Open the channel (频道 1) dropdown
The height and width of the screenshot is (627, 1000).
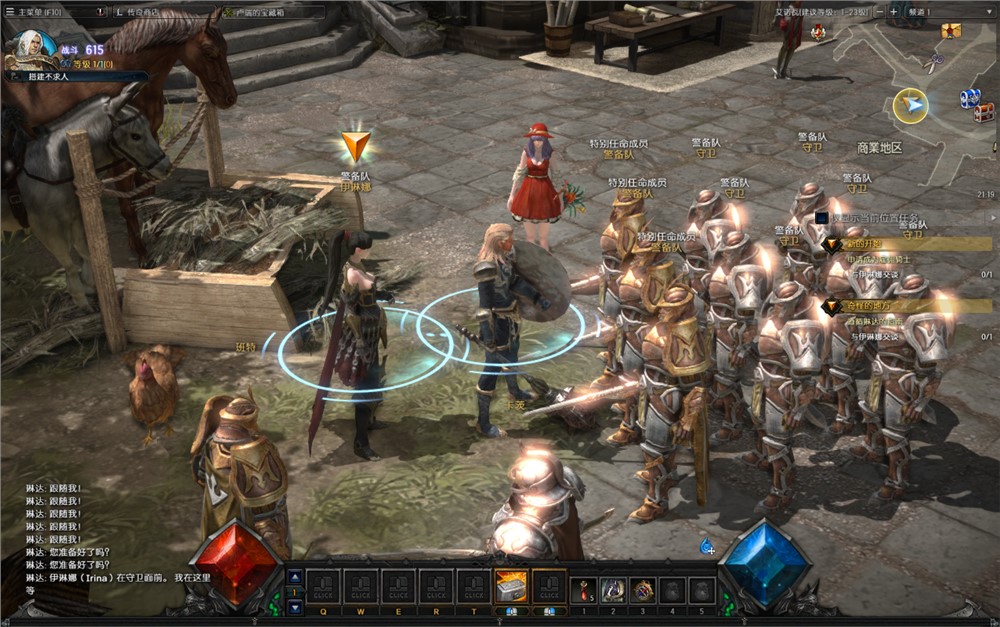[x=942, y=12]
